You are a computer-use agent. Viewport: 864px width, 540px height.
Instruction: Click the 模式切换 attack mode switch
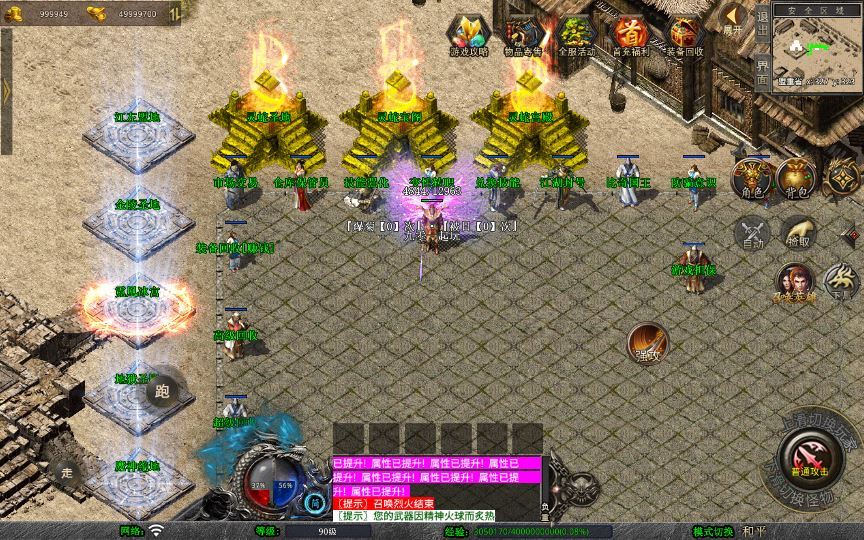pos(713,531)
